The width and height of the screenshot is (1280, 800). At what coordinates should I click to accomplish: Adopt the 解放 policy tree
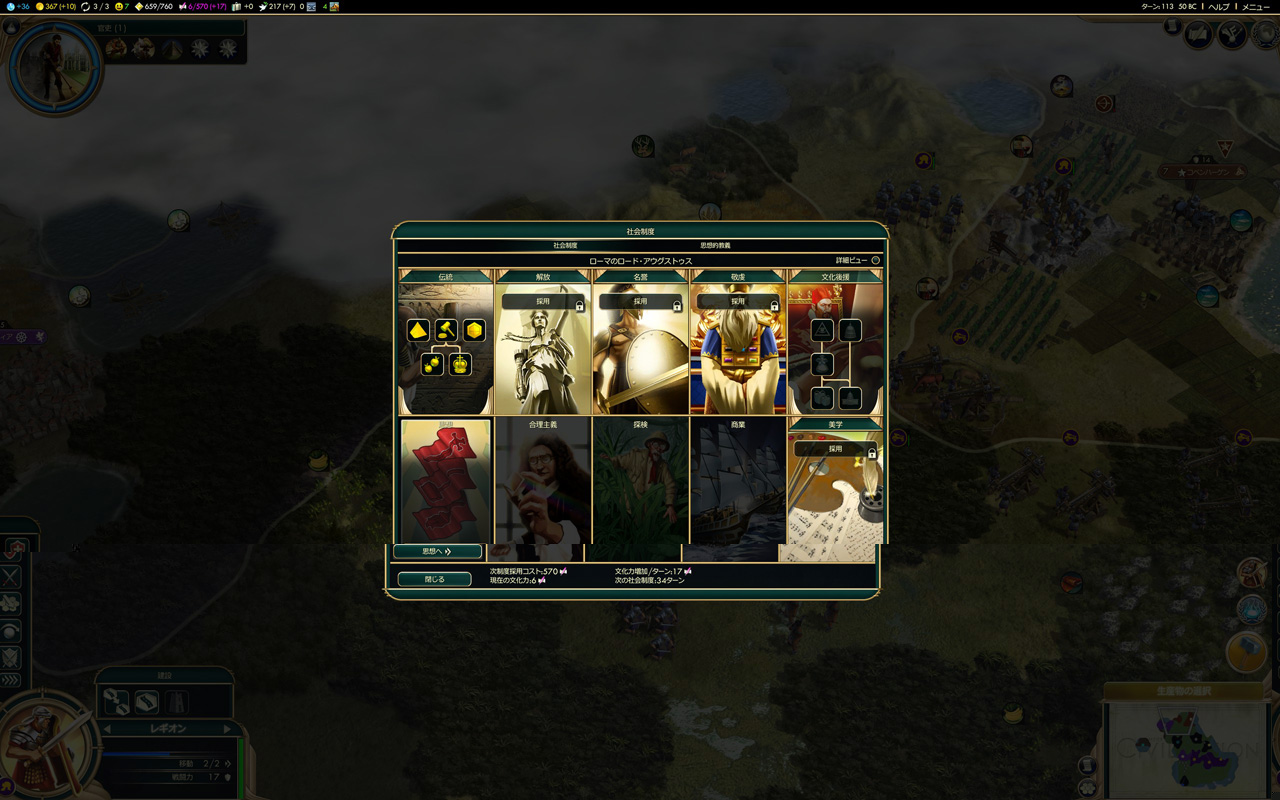(543, 301)
